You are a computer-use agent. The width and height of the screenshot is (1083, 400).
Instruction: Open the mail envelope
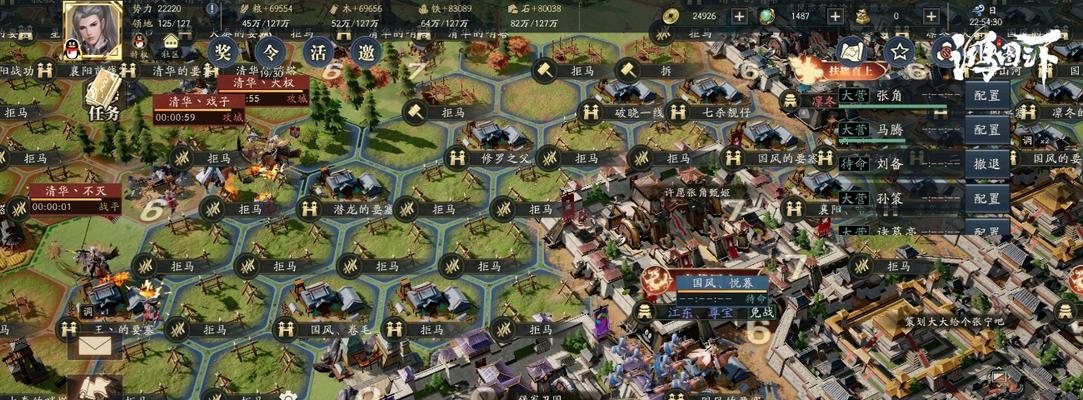click(x=94, y=346)
